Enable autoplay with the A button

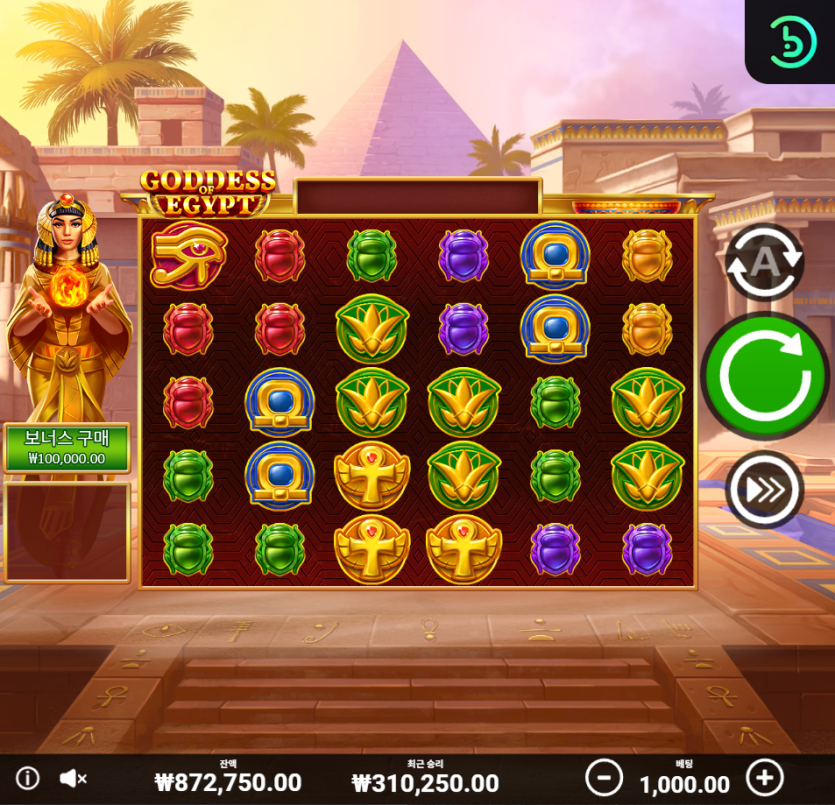[x=764, y=262]
